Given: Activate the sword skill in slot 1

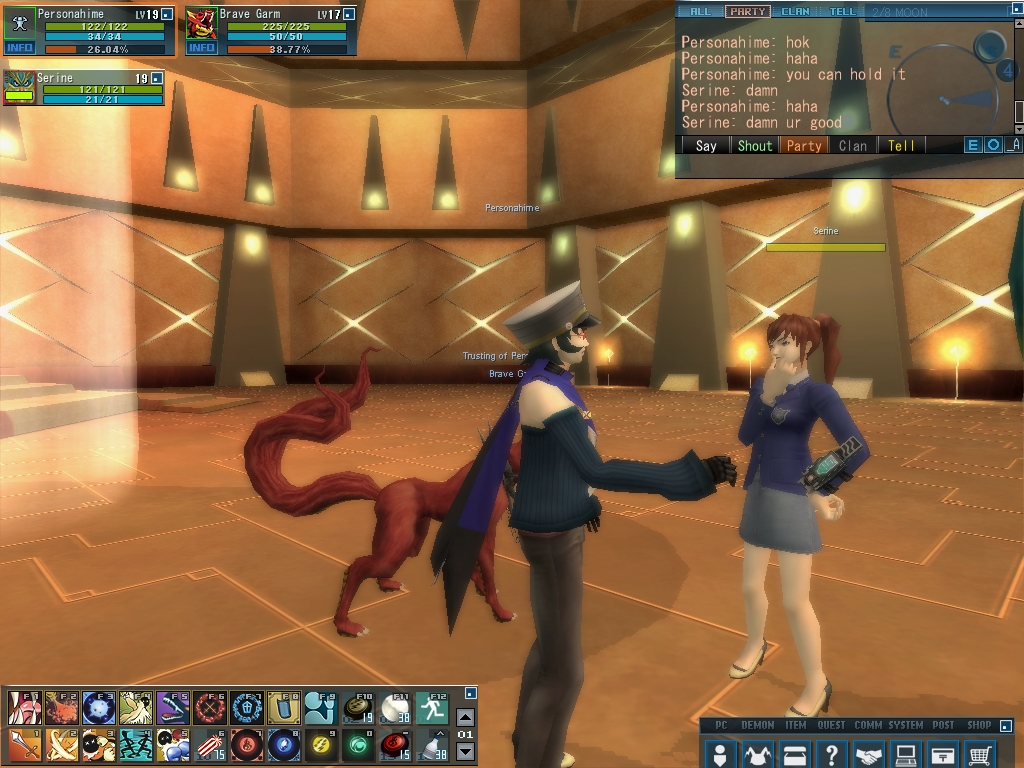Looking at the screenshot, I should [24, 745].
